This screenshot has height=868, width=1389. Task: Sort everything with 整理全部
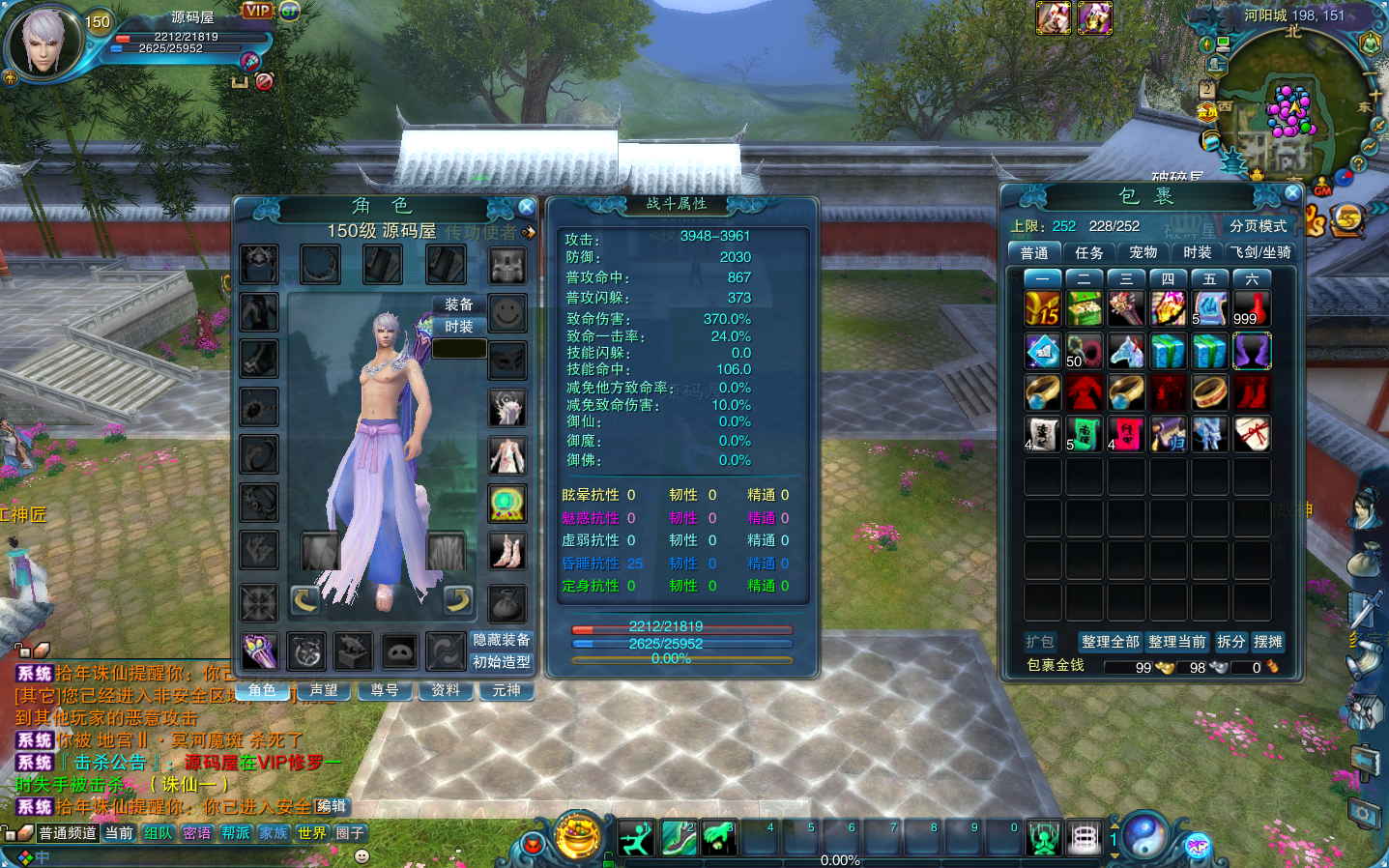tap(1110, 642)
